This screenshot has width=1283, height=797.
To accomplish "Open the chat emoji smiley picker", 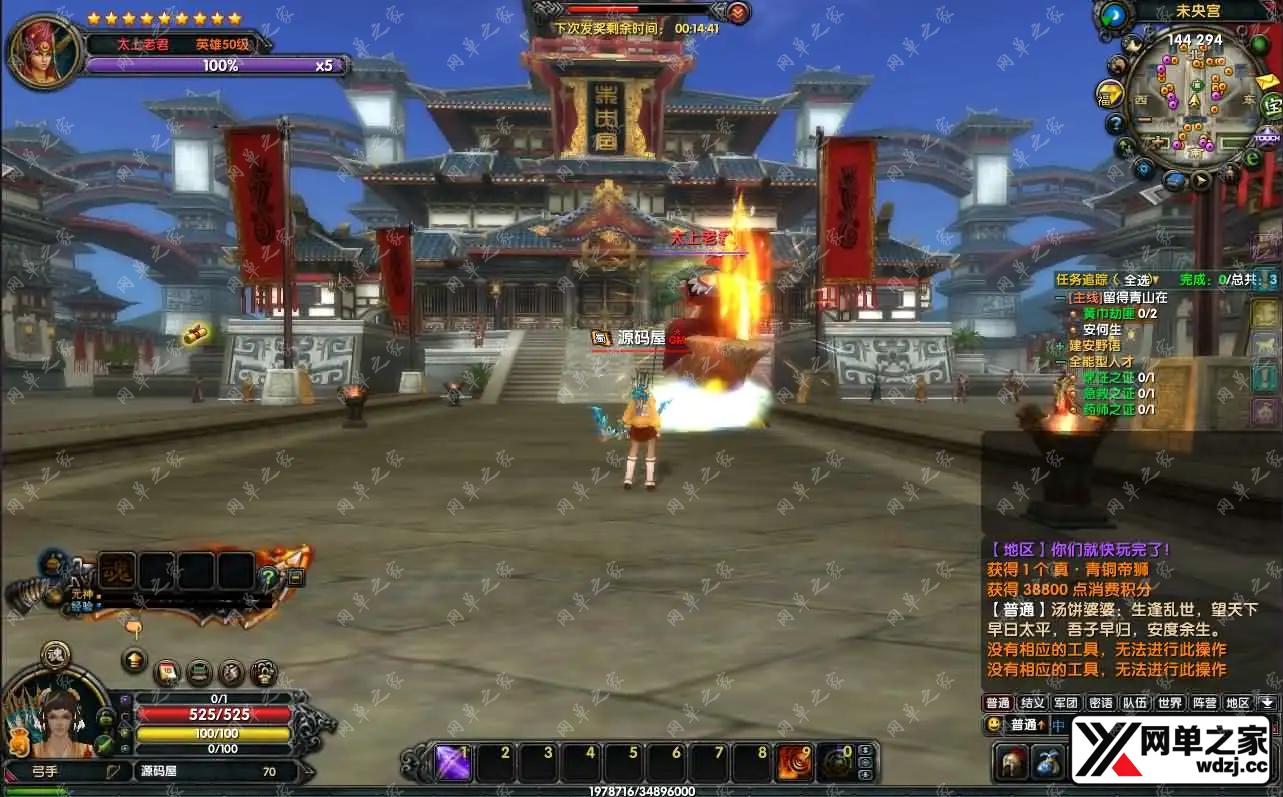I will tap(993, 724).
